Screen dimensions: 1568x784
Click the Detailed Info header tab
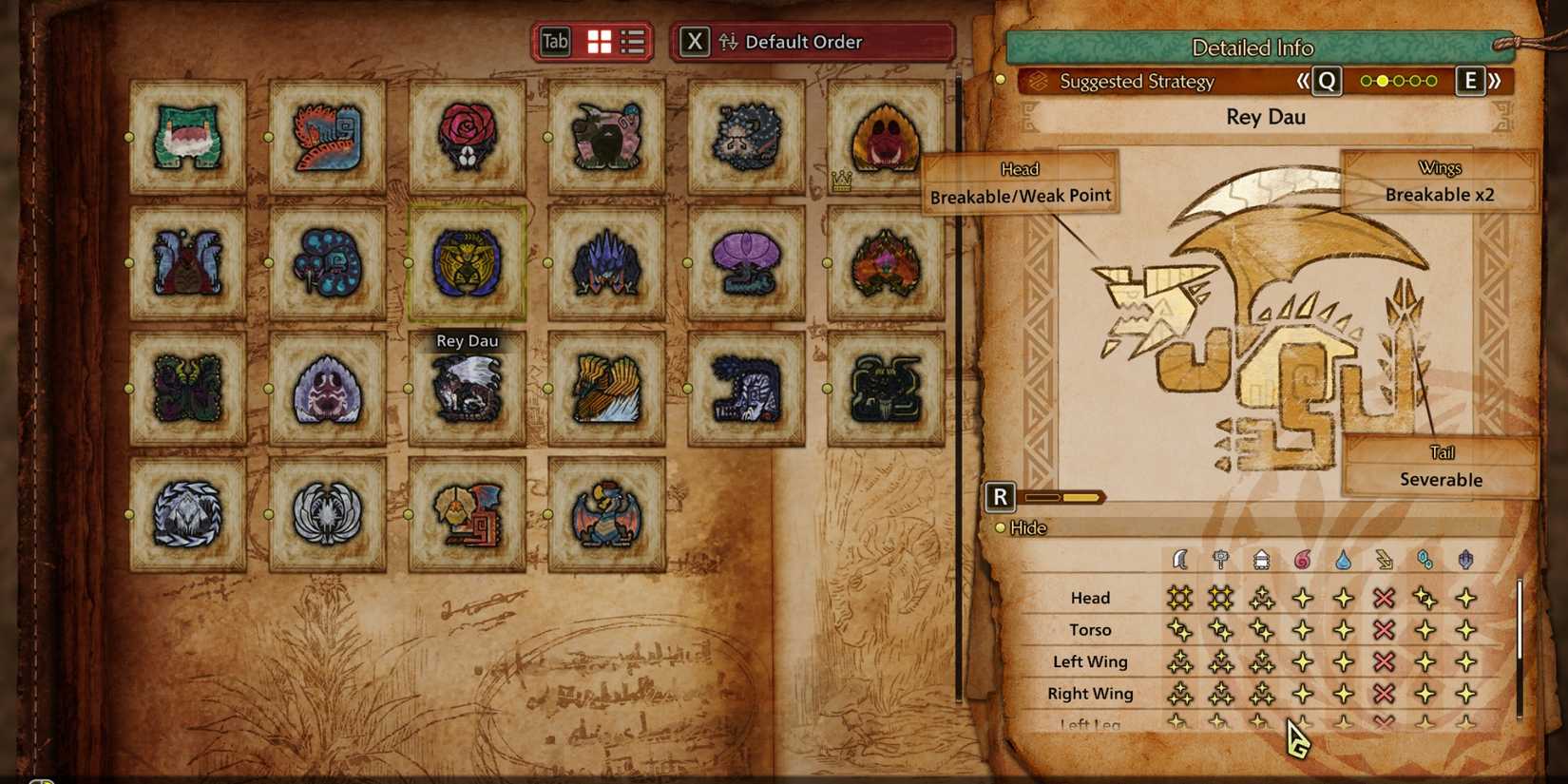1252,48
